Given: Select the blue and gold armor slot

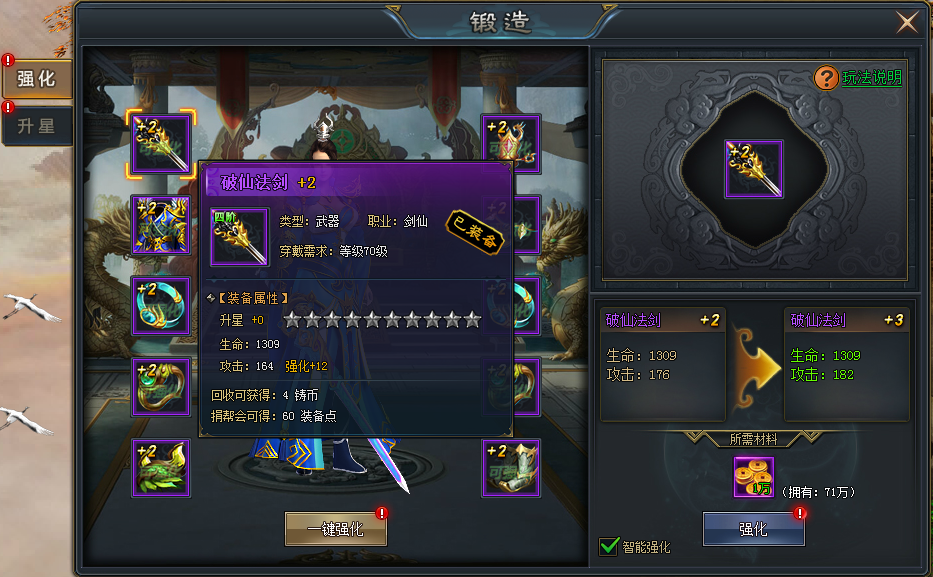Looking at the screenshot, I should pos(161,225).
